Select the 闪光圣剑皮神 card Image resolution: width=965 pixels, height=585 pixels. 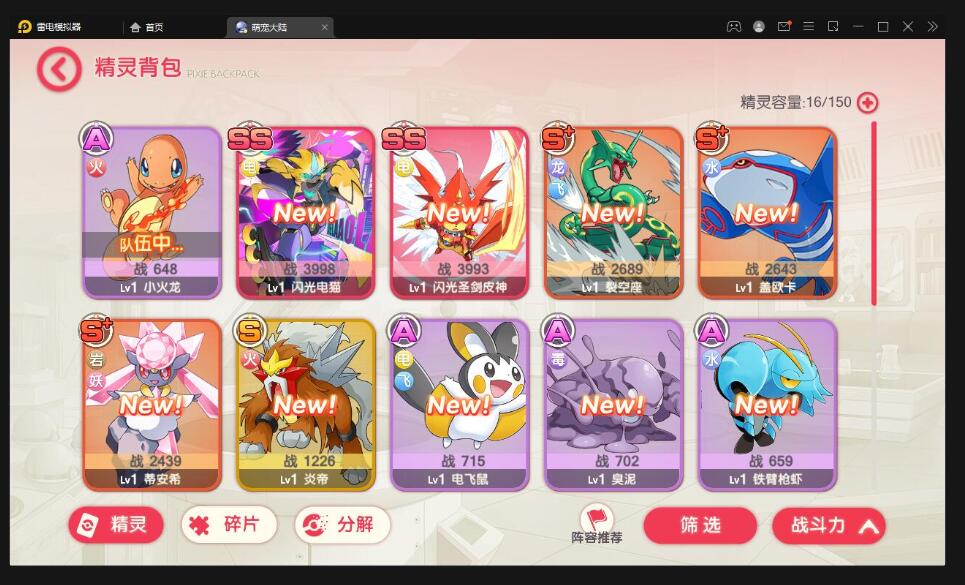click(x=459, y=212)
